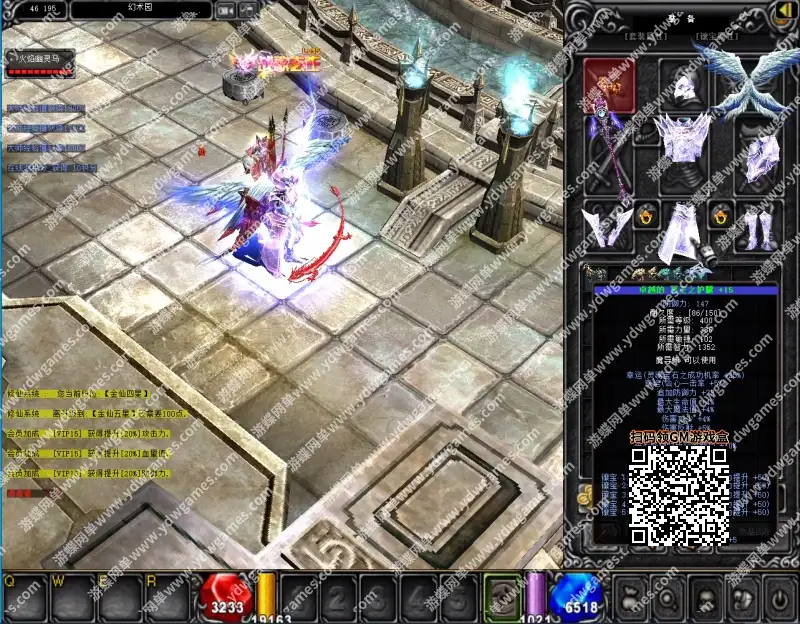Click the camera icon button in the top bar
Viewport: 800px width, 624px height.
tap(226, 10)
